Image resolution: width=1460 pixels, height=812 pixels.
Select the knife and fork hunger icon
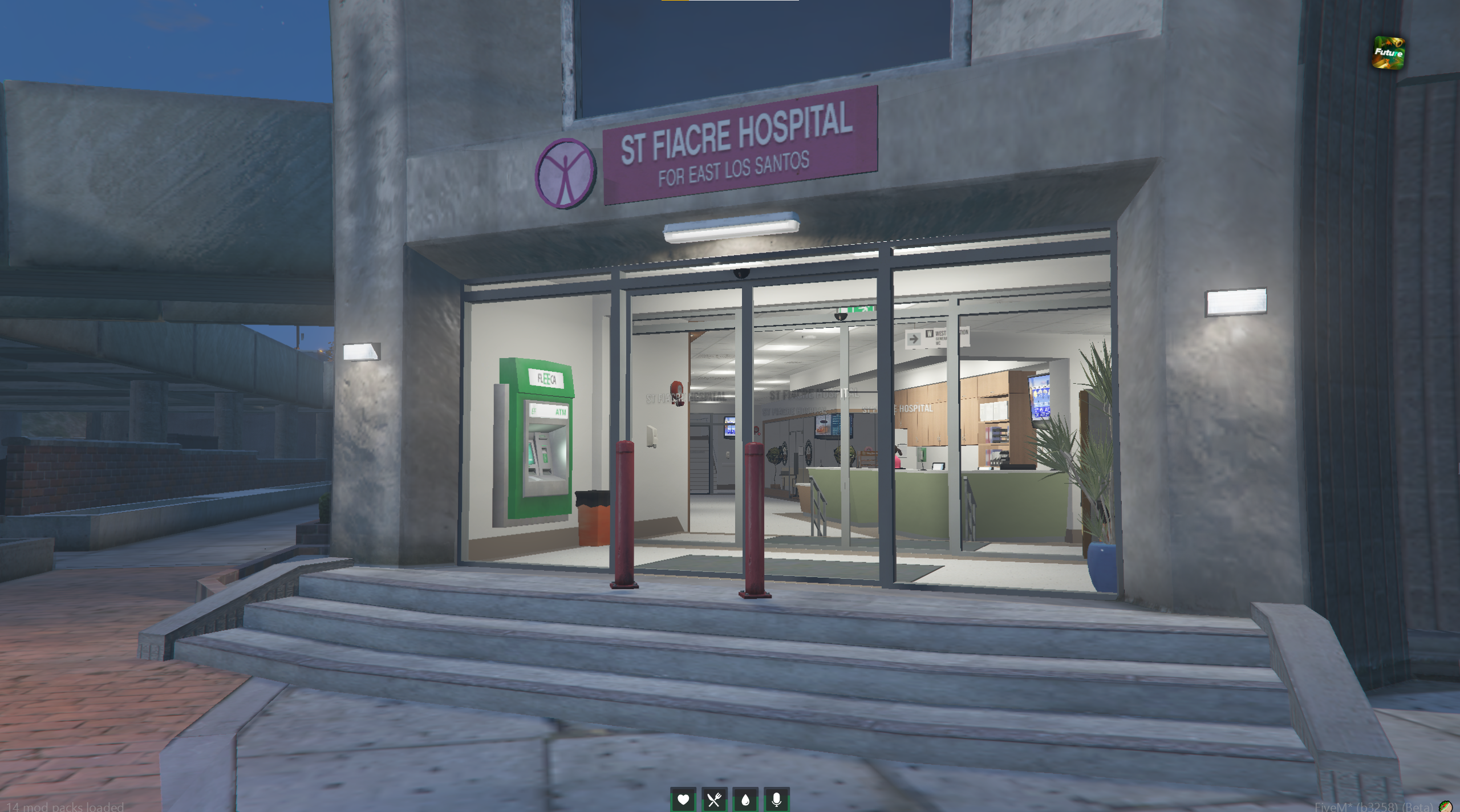pos(714,799)
